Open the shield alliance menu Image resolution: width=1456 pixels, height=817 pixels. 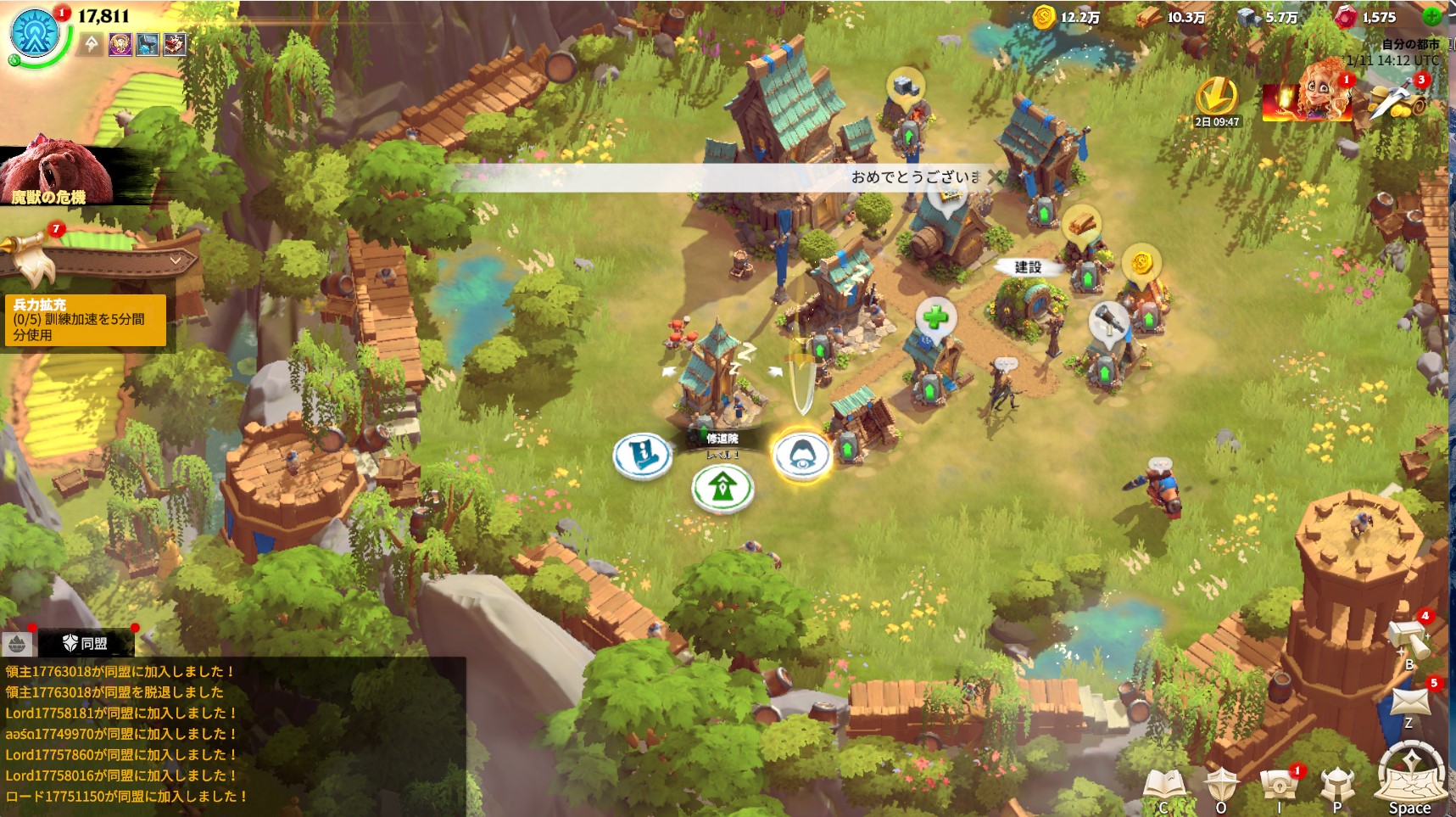click(1221, 786)
